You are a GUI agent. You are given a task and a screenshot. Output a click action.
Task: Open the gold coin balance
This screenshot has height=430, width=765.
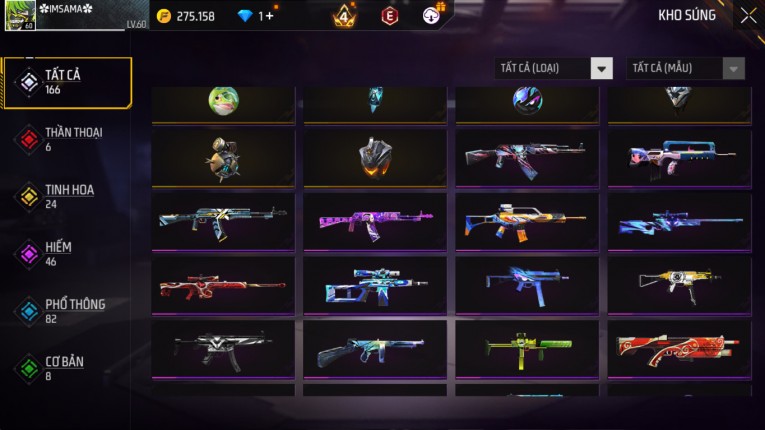click(187, 16)
